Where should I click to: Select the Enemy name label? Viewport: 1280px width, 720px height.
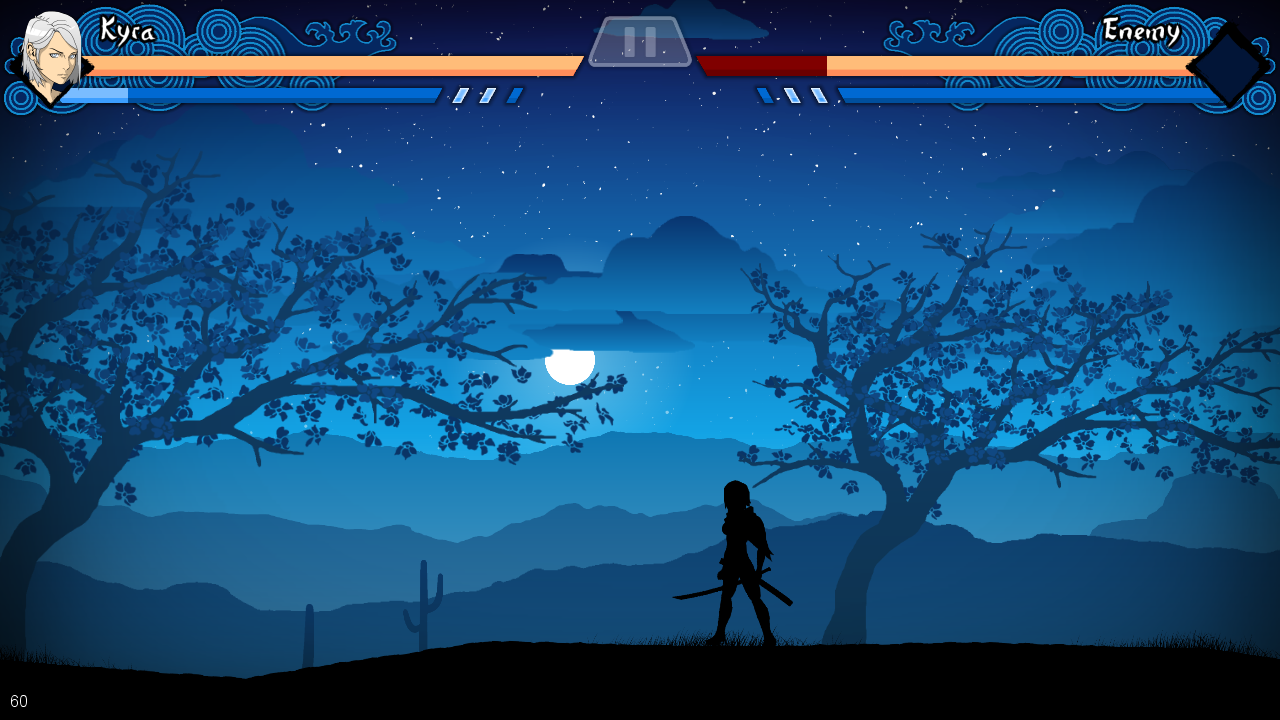(x=1141, y=31)
